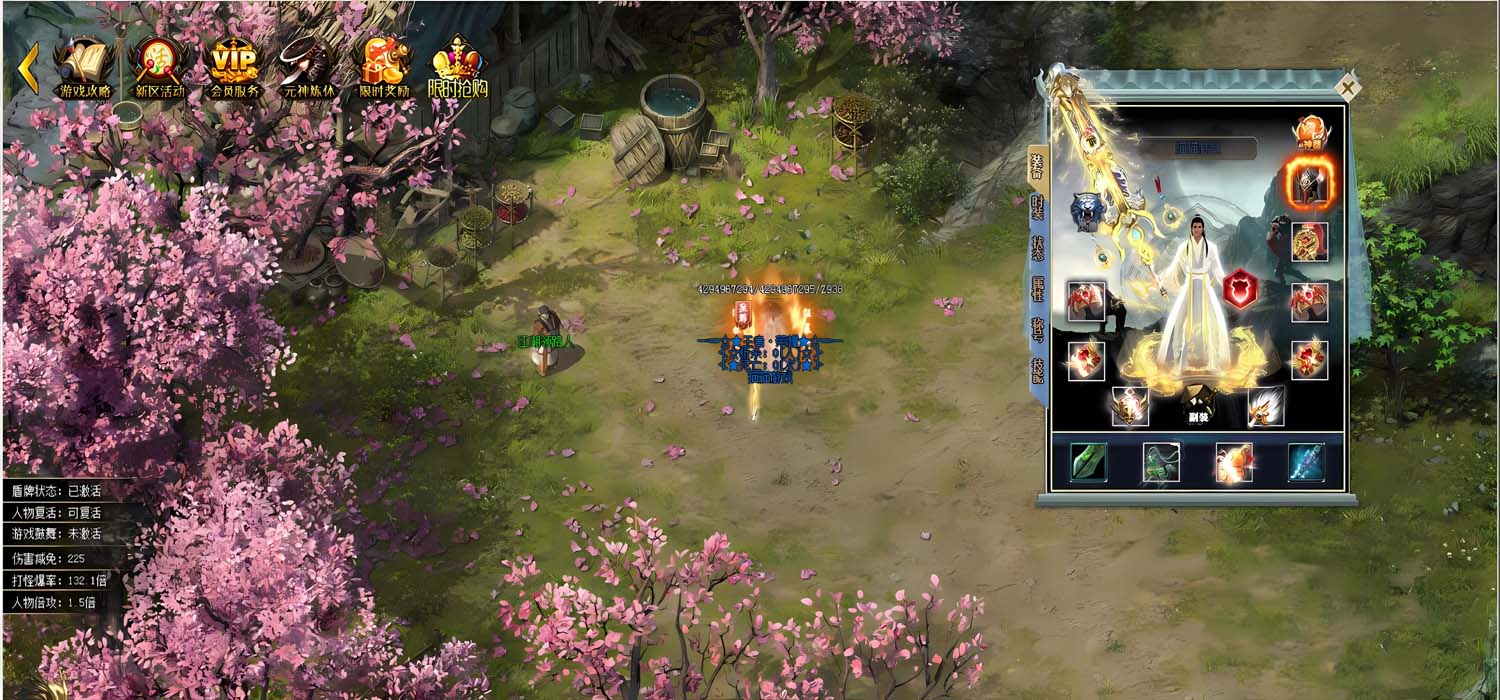Image resolution: width=1500 pixels, height=700 pixels.
Task: Close the character equipment panel
Action: click(1348, 88)
